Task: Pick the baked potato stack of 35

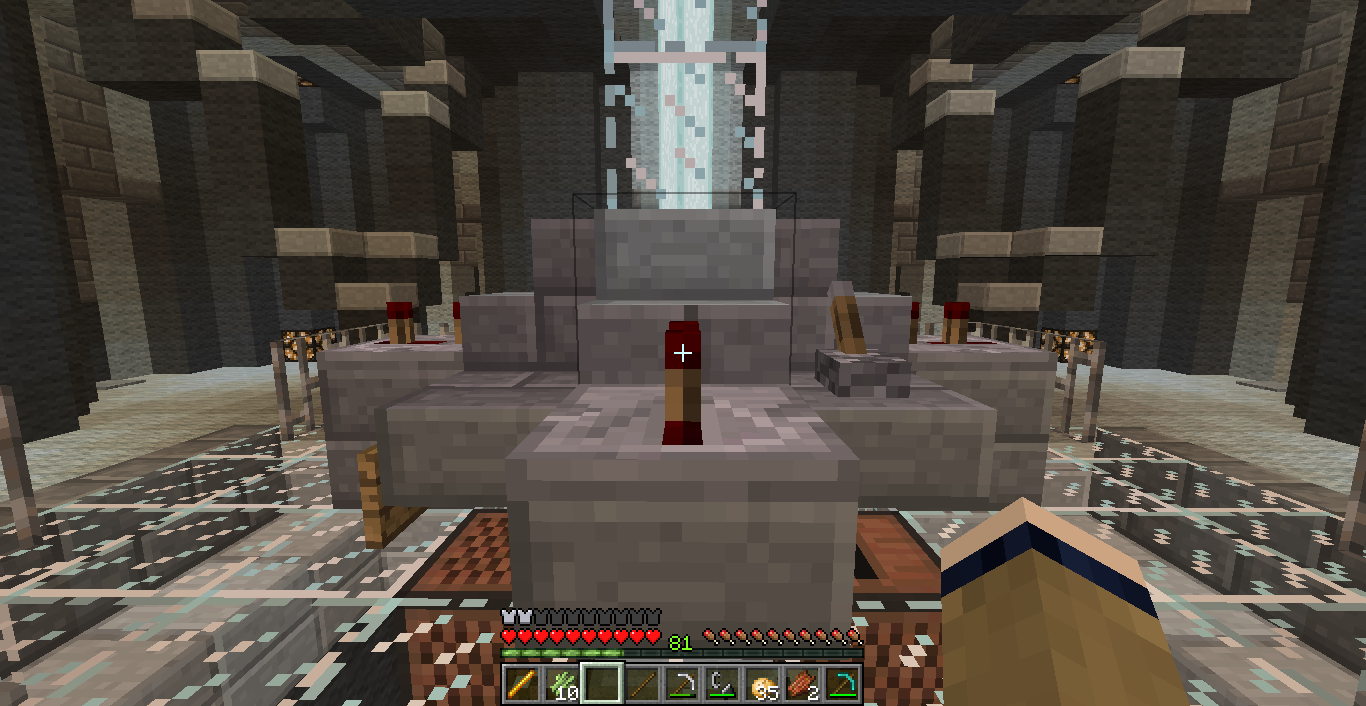Action: (x=764, y=684)
